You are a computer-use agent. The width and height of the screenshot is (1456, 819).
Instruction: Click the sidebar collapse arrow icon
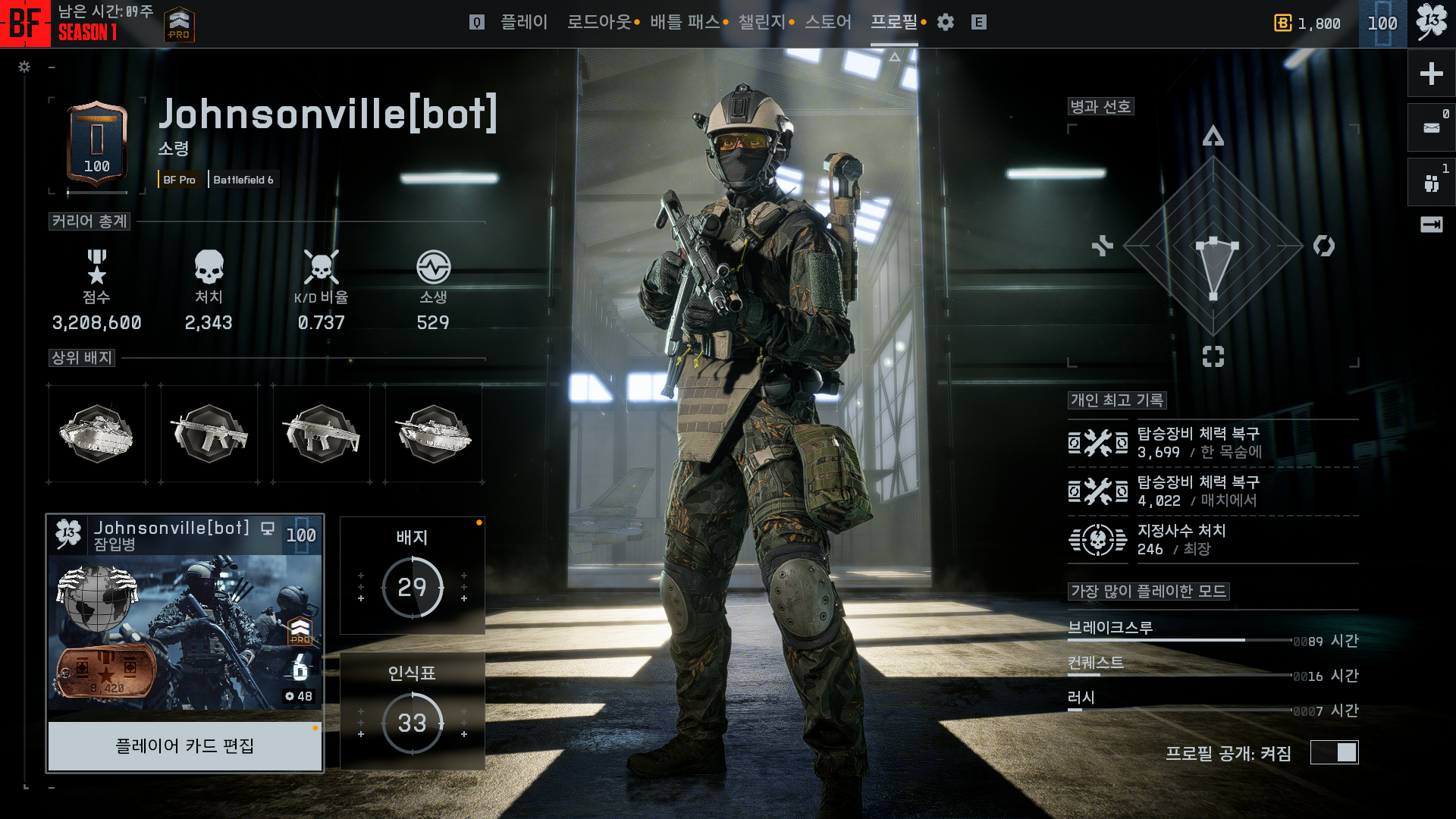point(1431,224)
